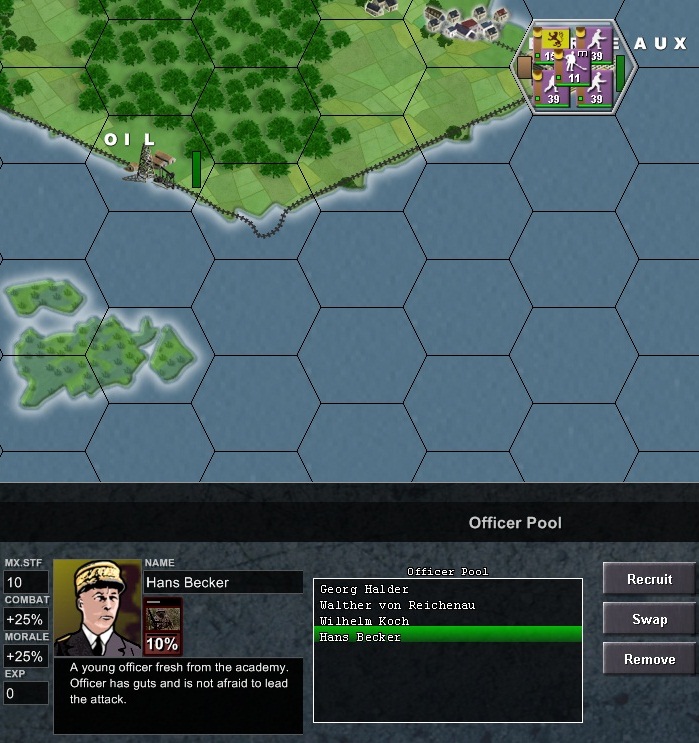699x743 pixels.
Task: Select the purple unit stack on the hex
Action: [x=573, y=66]
